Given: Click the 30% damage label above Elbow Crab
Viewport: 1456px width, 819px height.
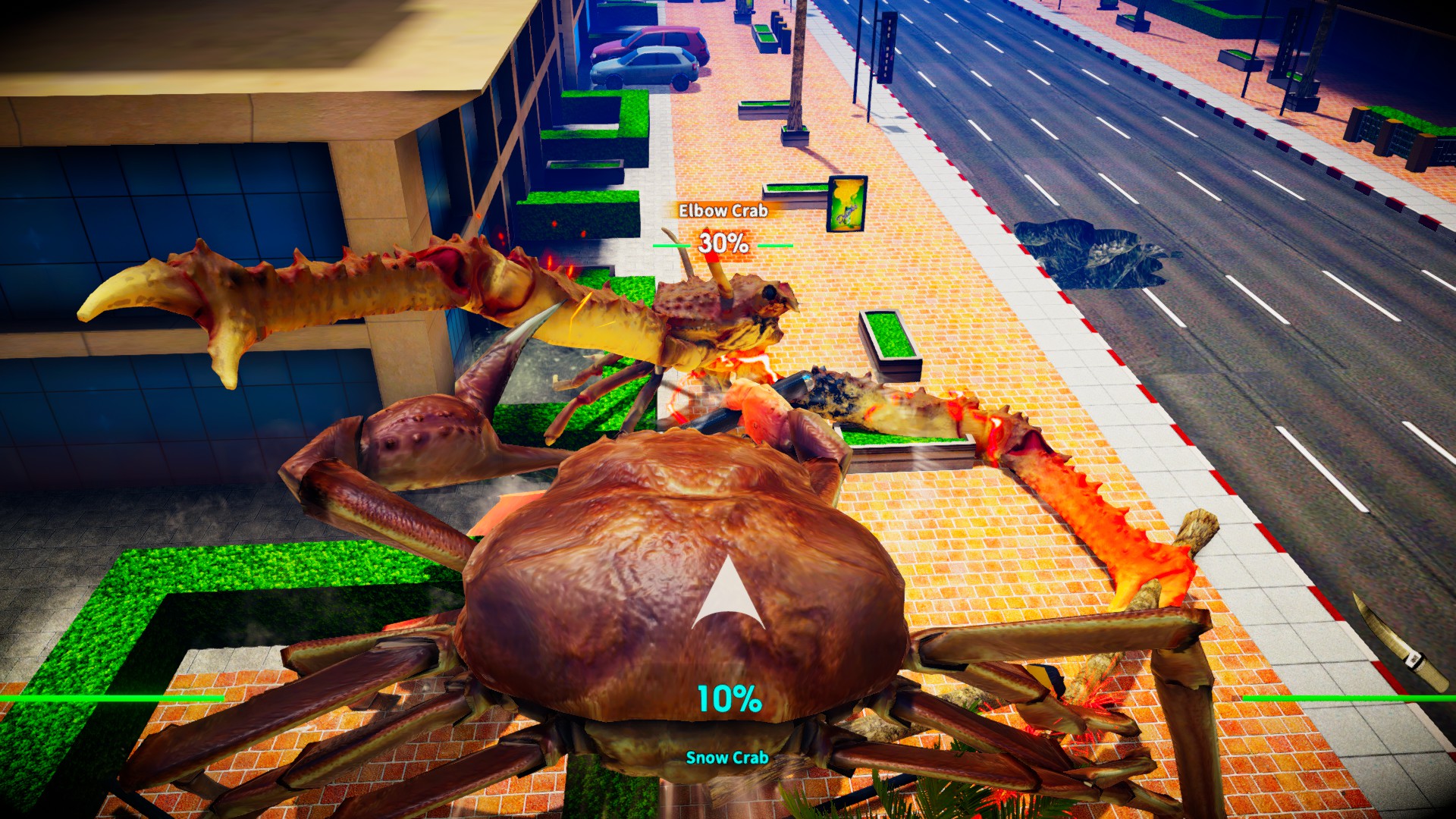Looking at the screenshot, I should [724, 243].
